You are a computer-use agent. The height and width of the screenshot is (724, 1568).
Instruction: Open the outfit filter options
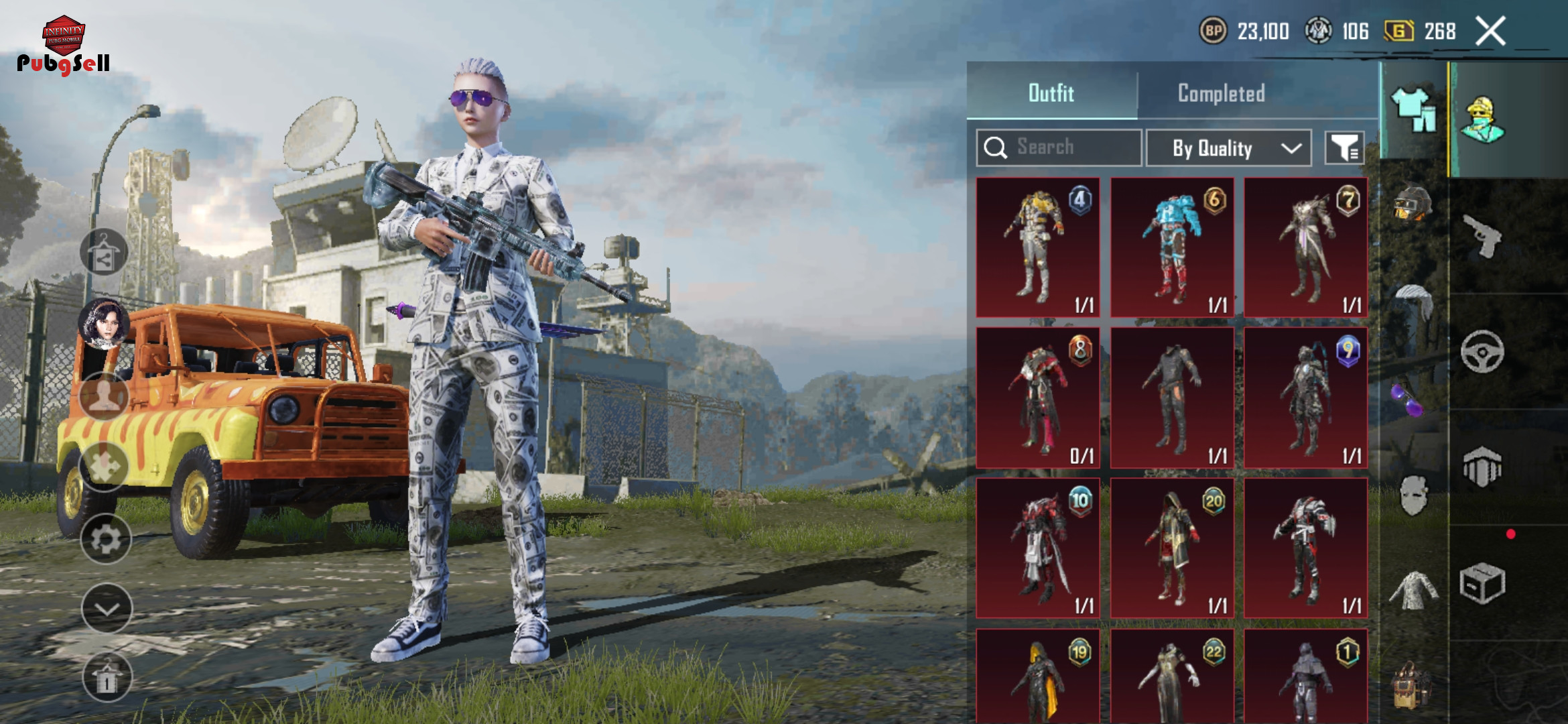[1344, 147]
